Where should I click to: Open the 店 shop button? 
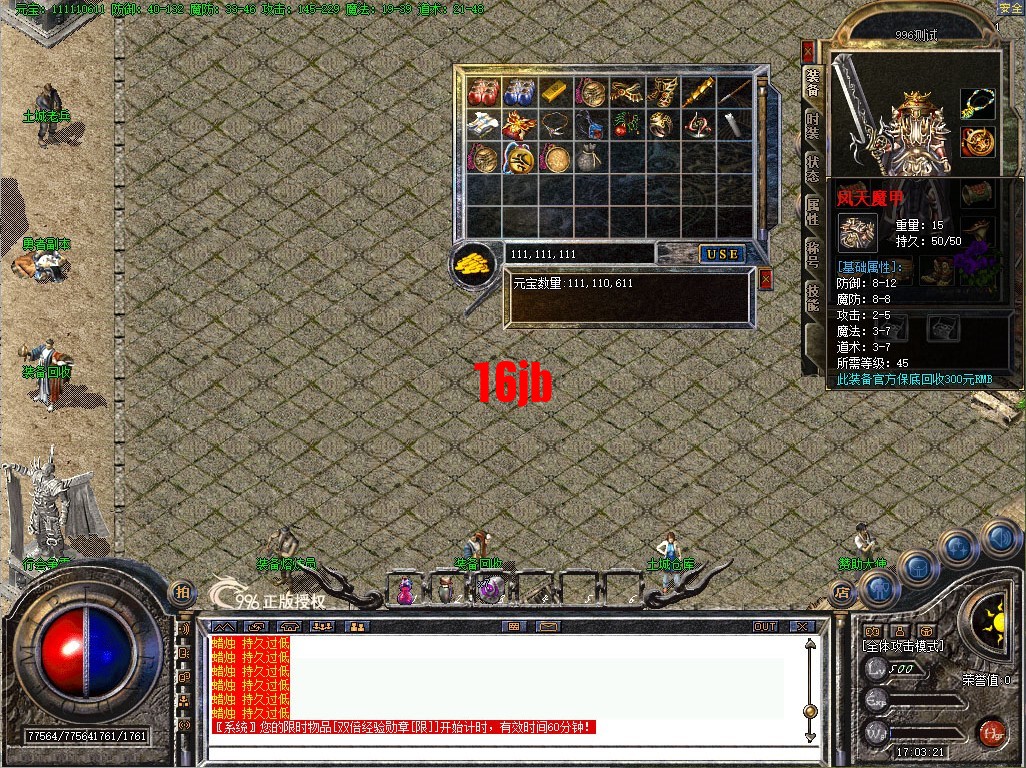tap(842, 592)
